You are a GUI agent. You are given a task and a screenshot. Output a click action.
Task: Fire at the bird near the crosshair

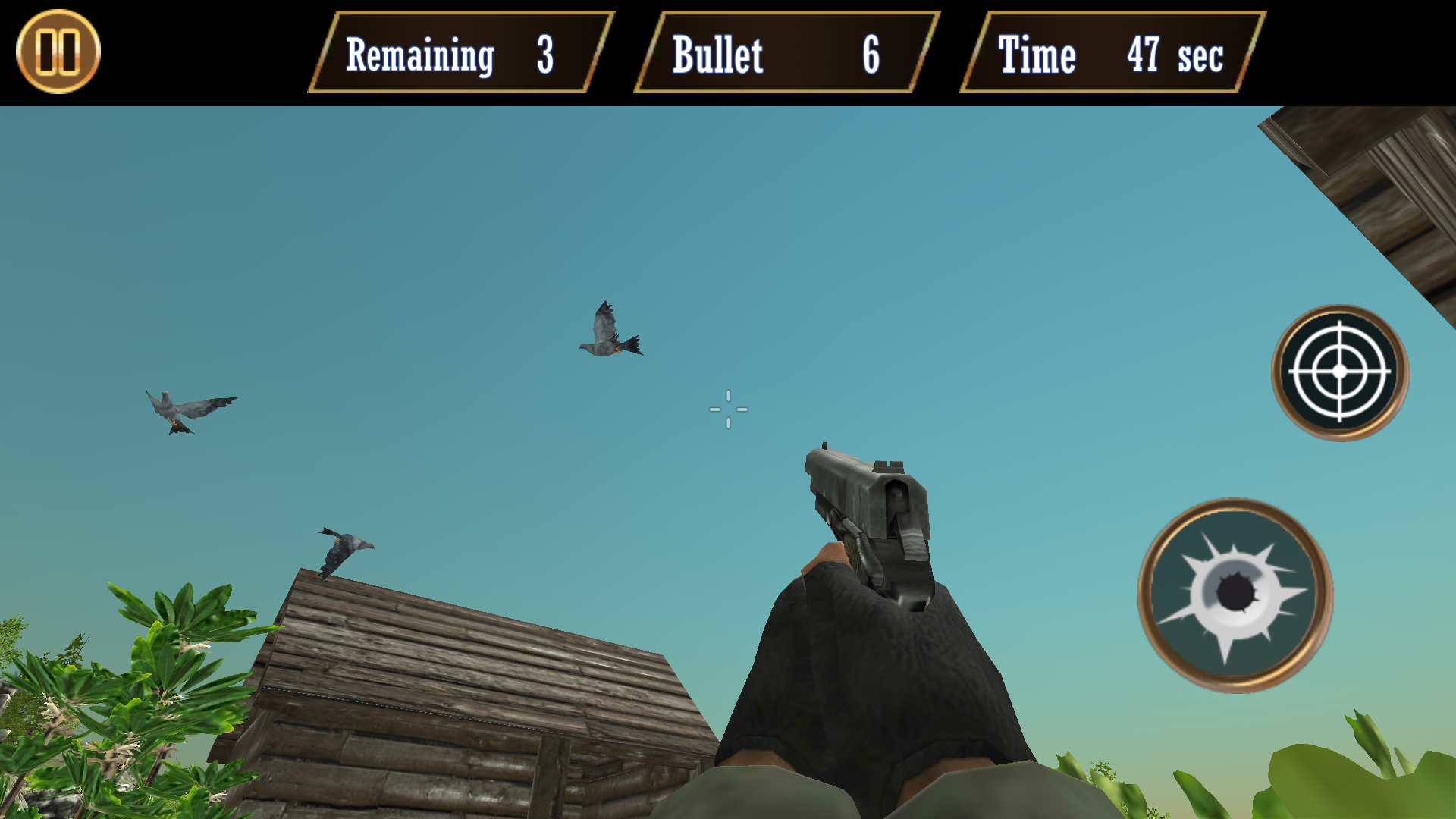(610, 330)
